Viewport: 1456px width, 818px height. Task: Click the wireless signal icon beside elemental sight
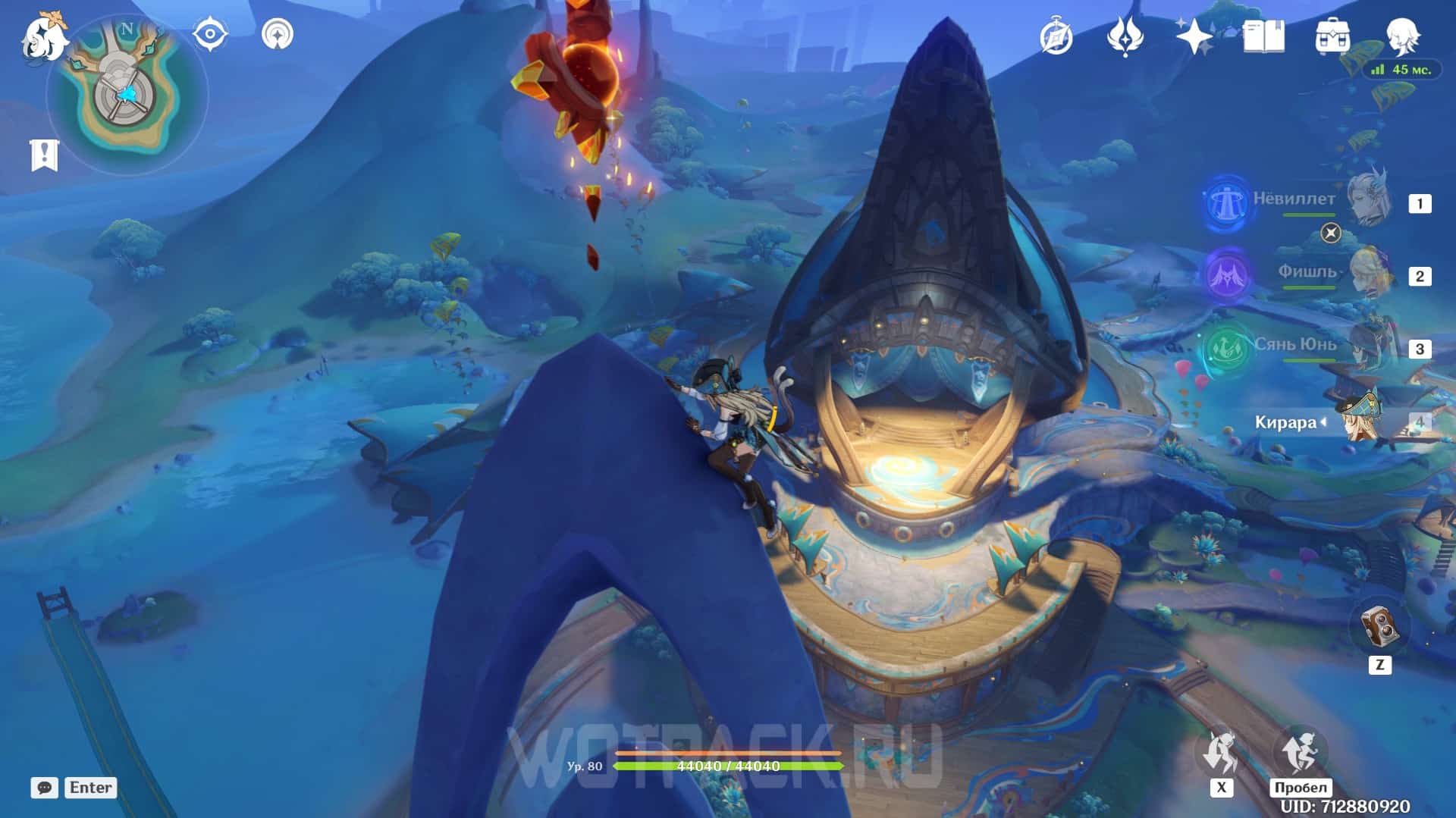click(x=278, y=35)
